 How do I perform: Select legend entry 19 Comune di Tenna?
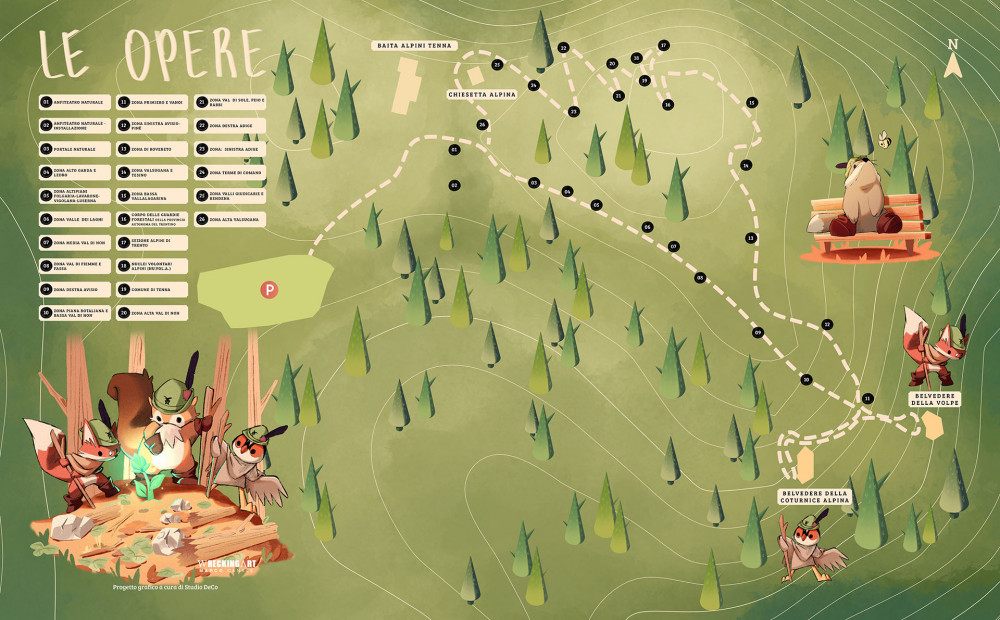[150, 289]
